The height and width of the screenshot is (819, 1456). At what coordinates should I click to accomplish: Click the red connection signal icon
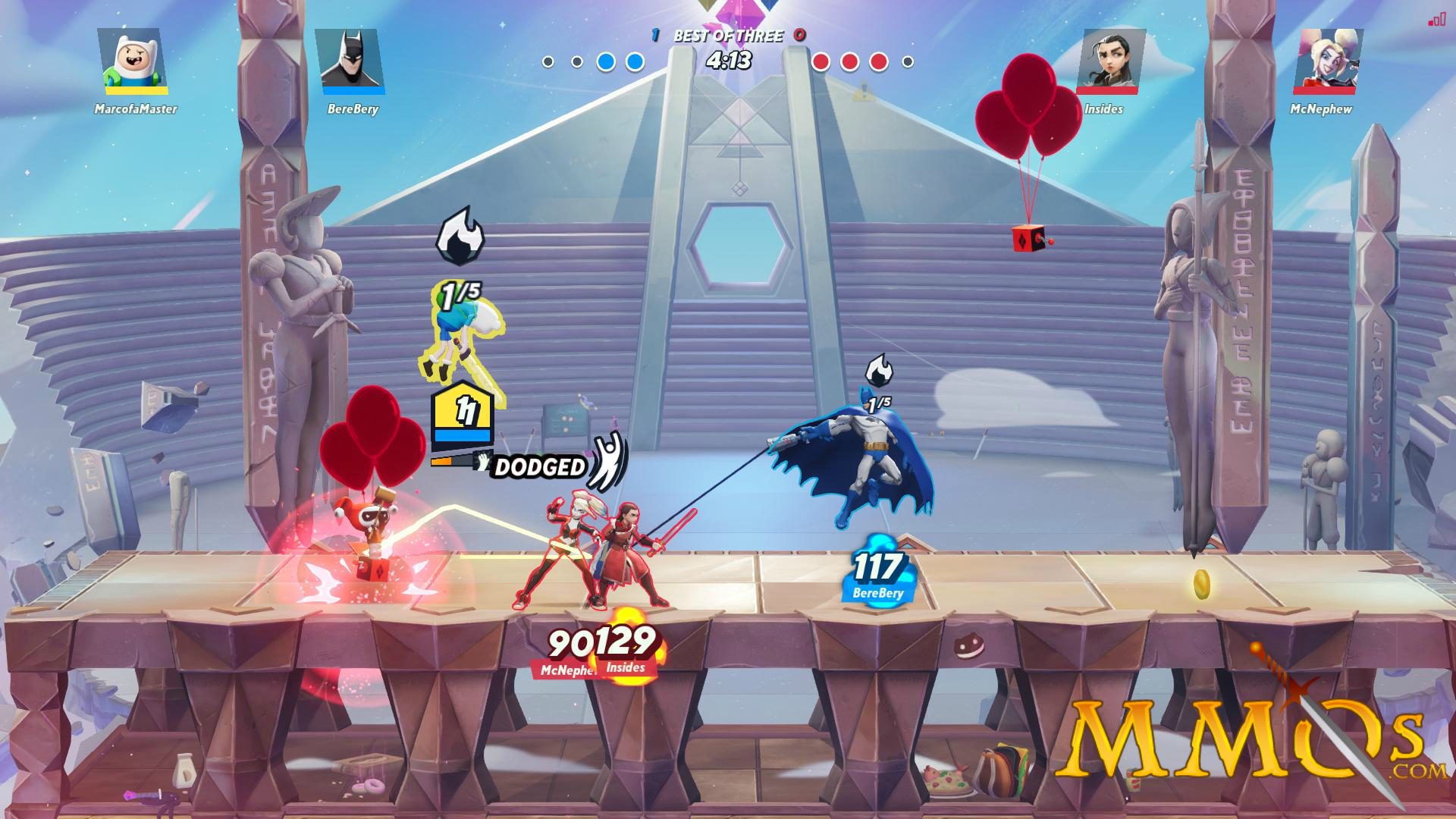click(x=1436, y=20)
